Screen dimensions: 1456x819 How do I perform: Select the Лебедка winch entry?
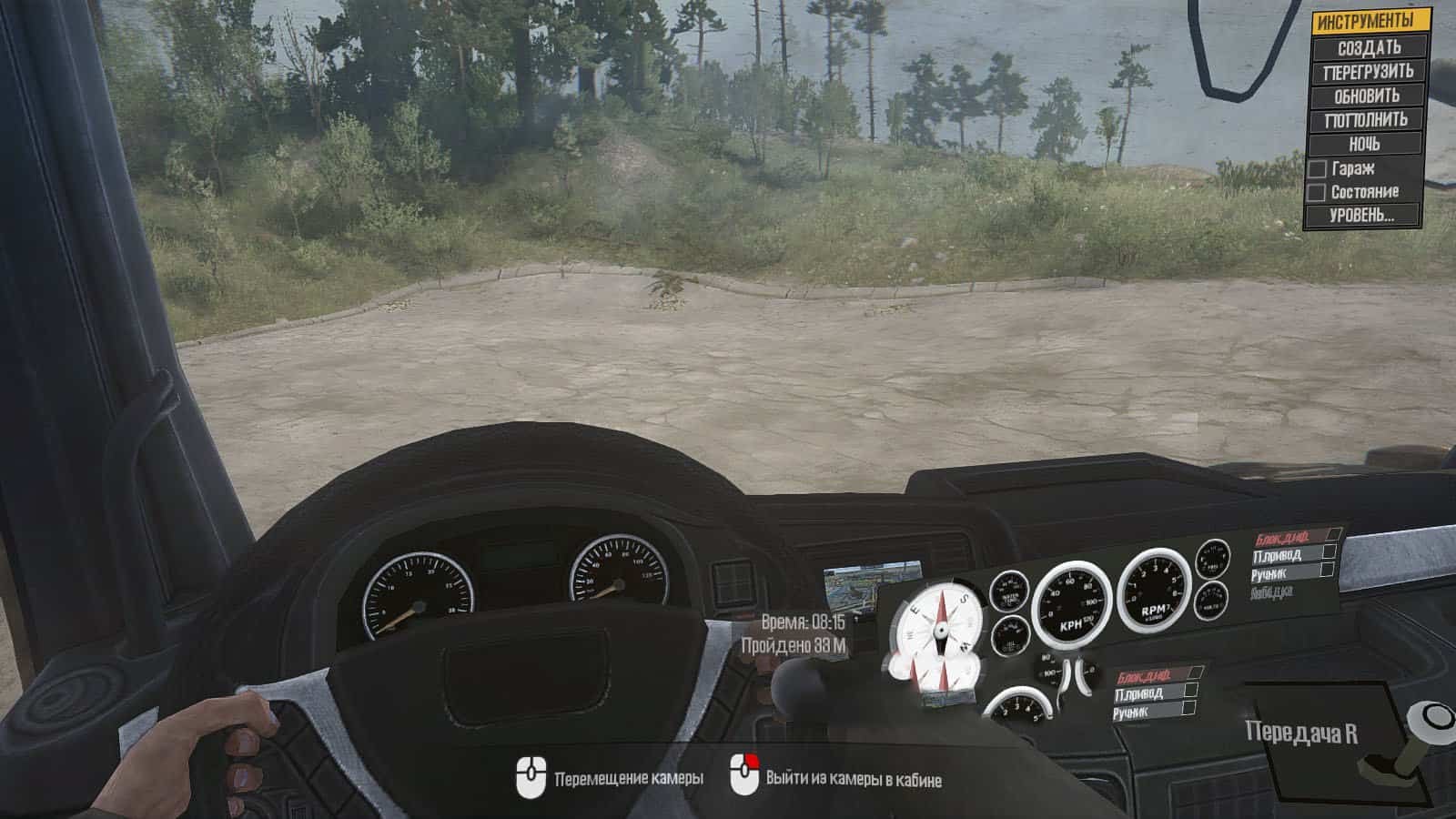[1274, 592]
